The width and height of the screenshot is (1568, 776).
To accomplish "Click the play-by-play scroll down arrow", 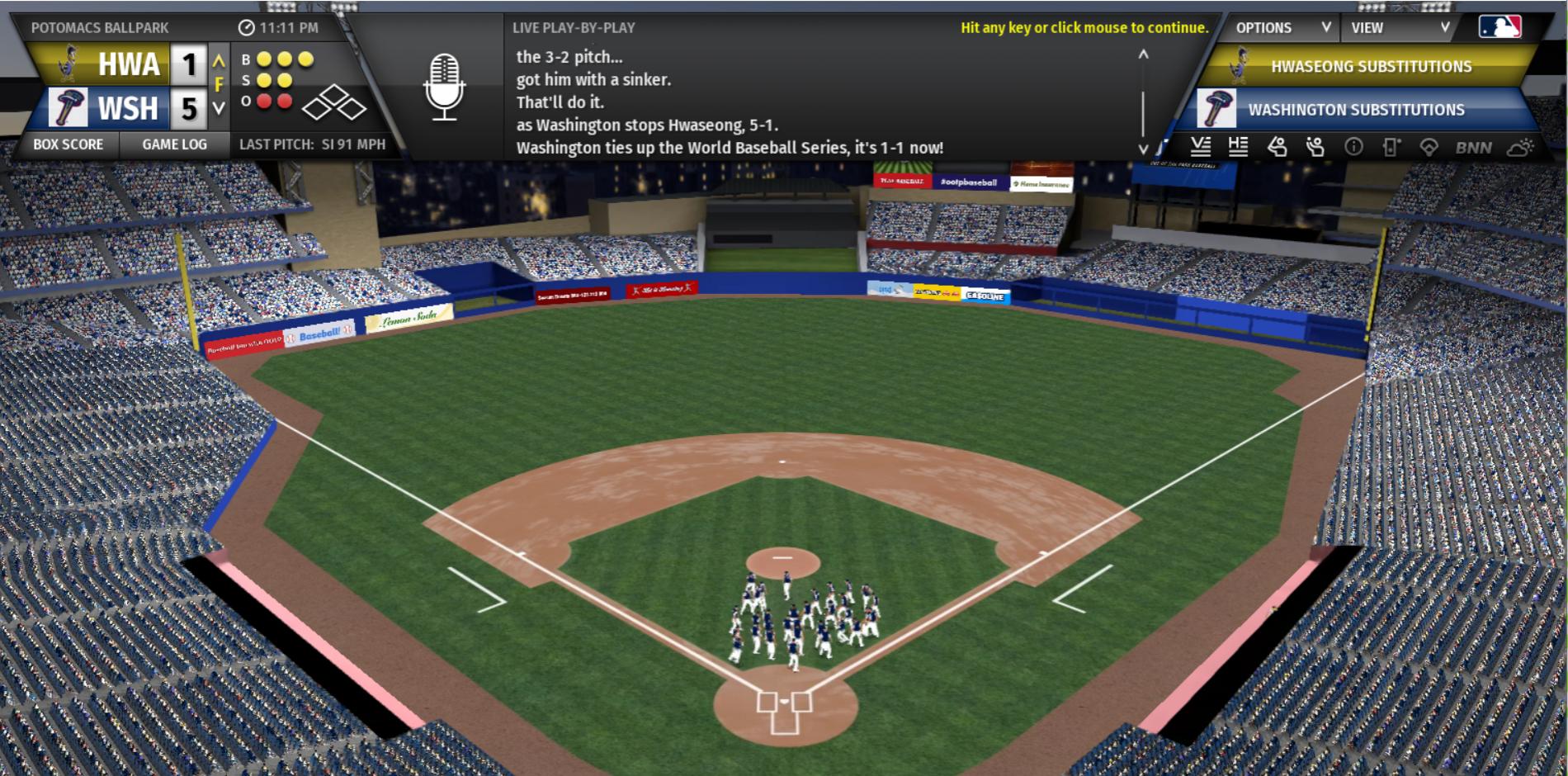I will (x=1143, y=149).
